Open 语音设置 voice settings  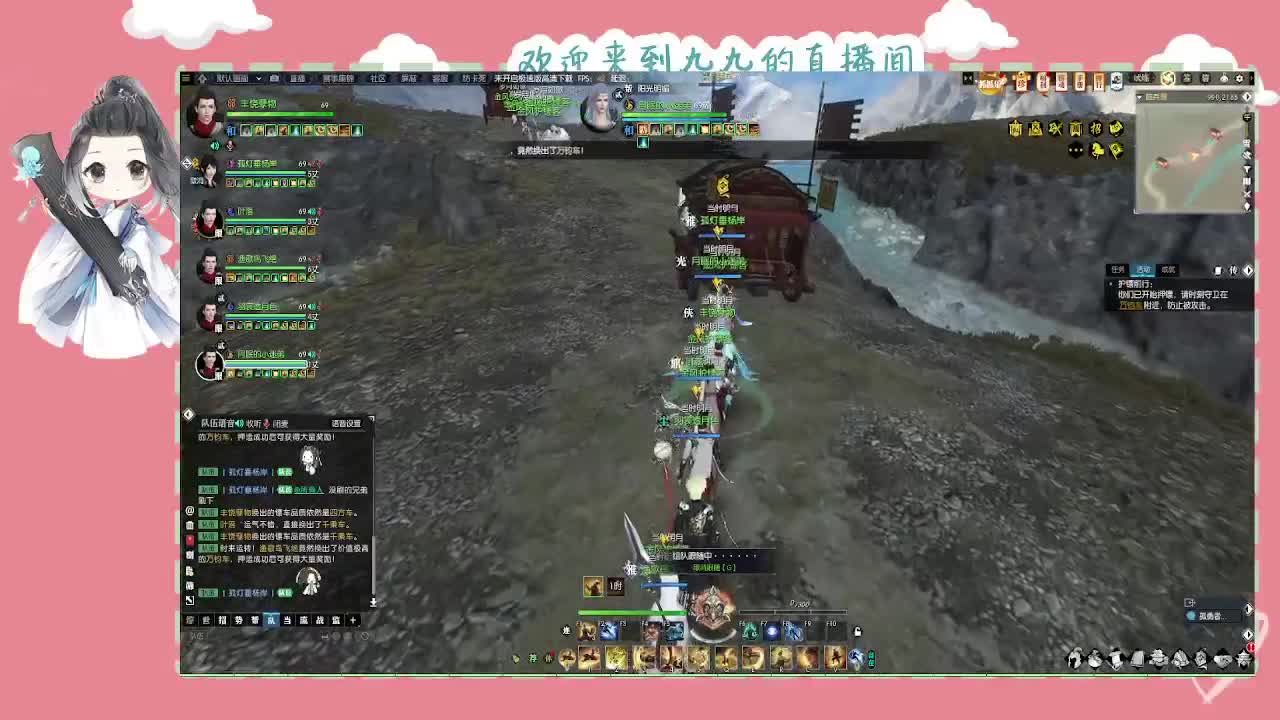[348, 423]
